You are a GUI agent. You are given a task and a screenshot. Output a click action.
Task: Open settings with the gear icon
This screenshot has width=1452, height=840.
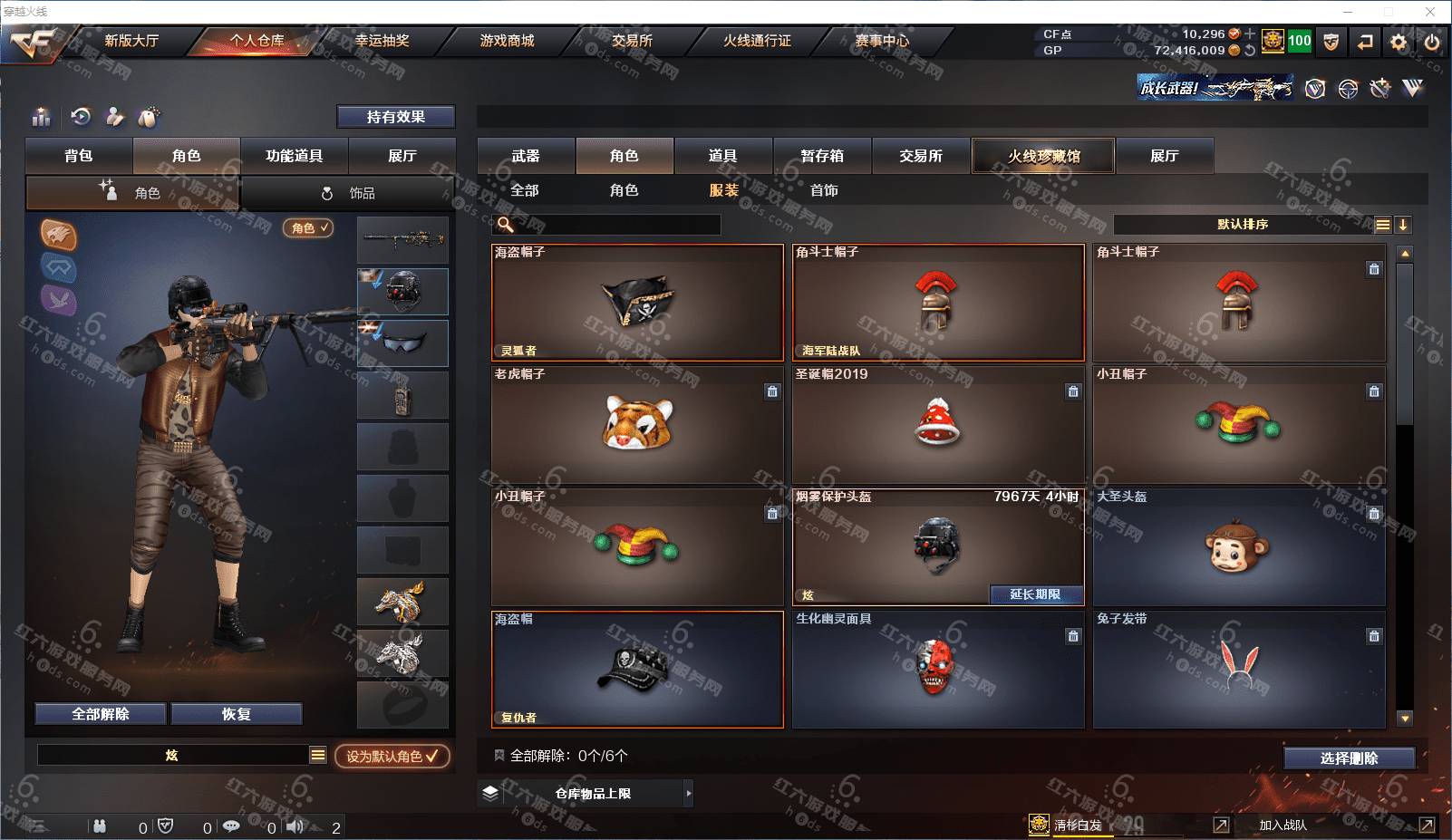coord(1399,42)
